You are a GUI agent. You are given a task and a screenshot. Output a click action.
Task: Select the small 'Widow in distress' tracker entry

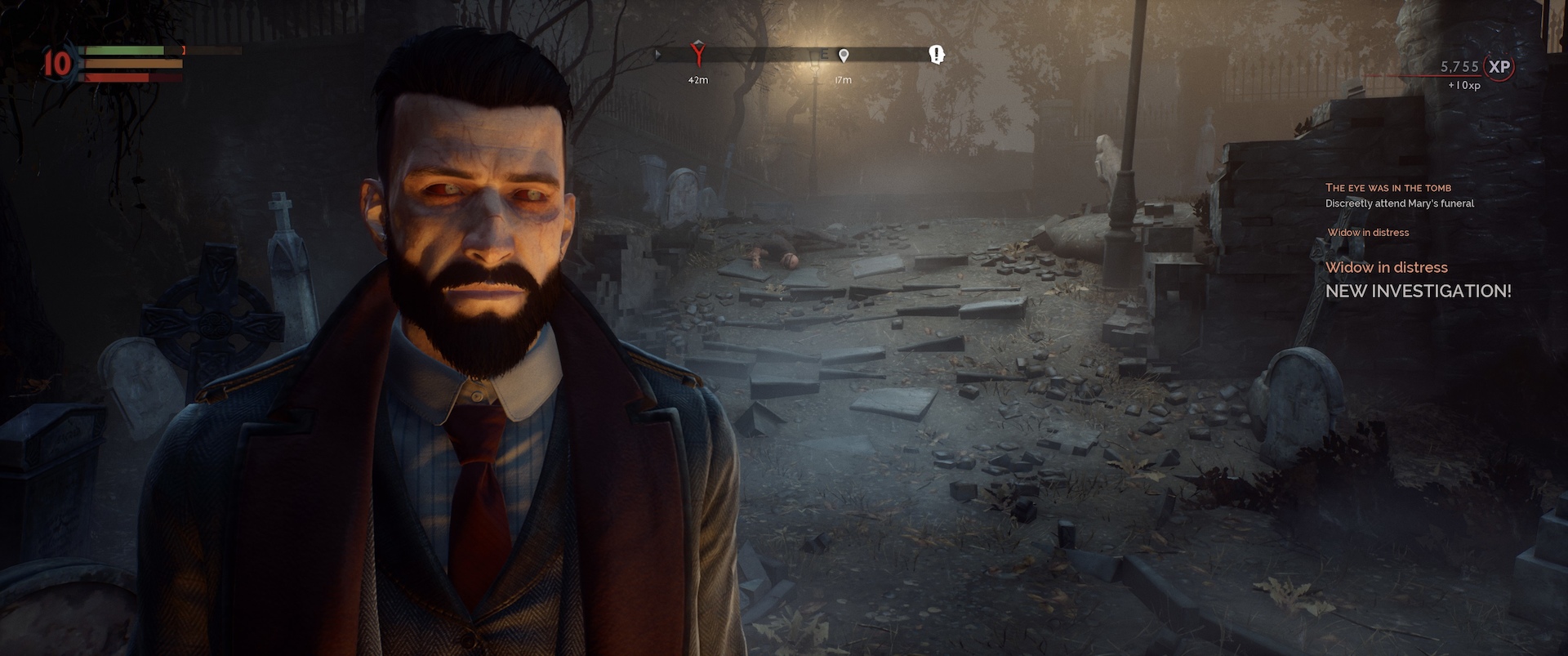pyautogui.click(x=1368, y=233)
